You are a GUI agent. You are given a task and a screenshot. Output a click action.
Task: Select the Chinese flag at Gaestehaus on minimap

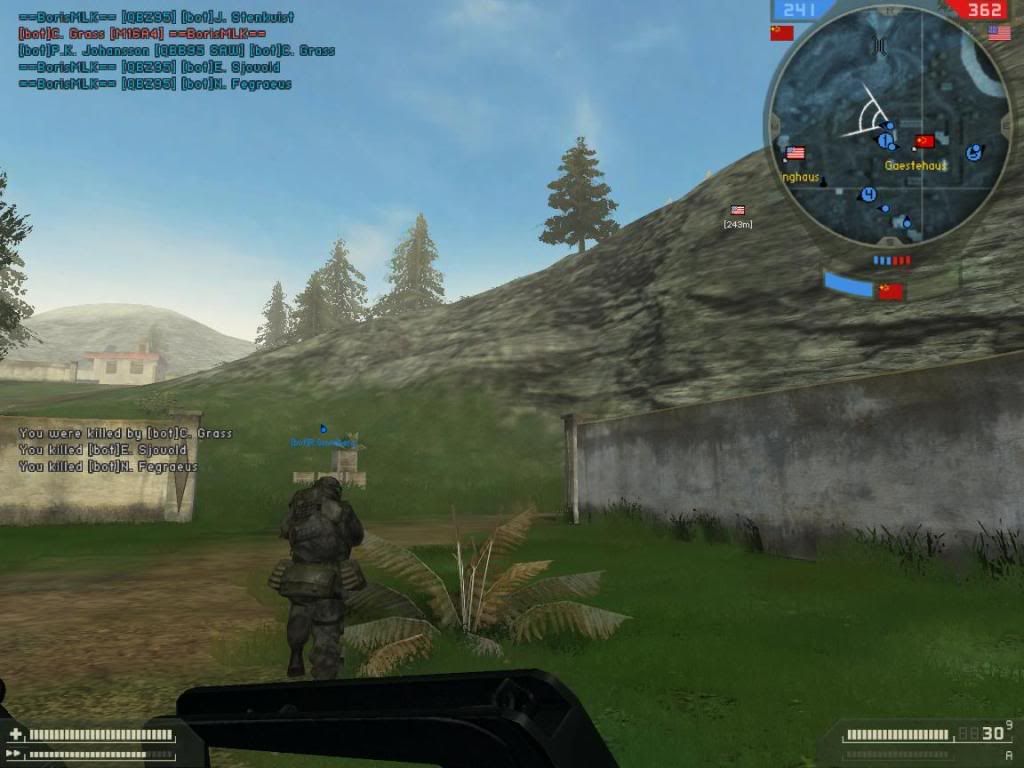click(x=924, y=141)
